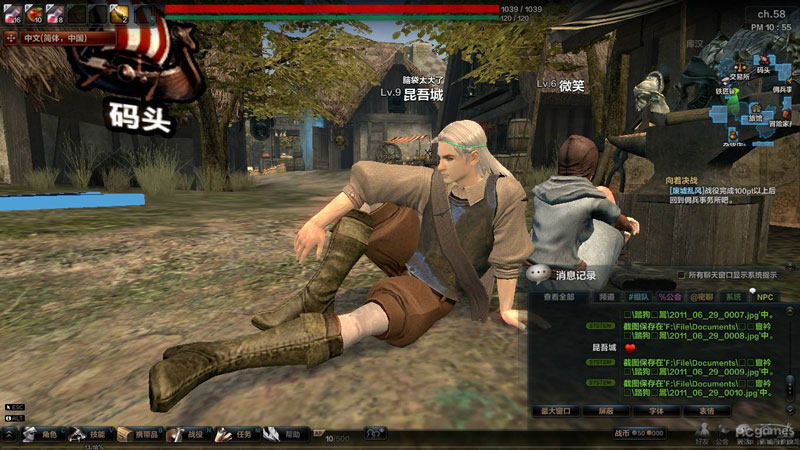The width and height of the screenshot is (800, 450).
Task: Open the 表情 emoticon picker
Action: (706, 410)
